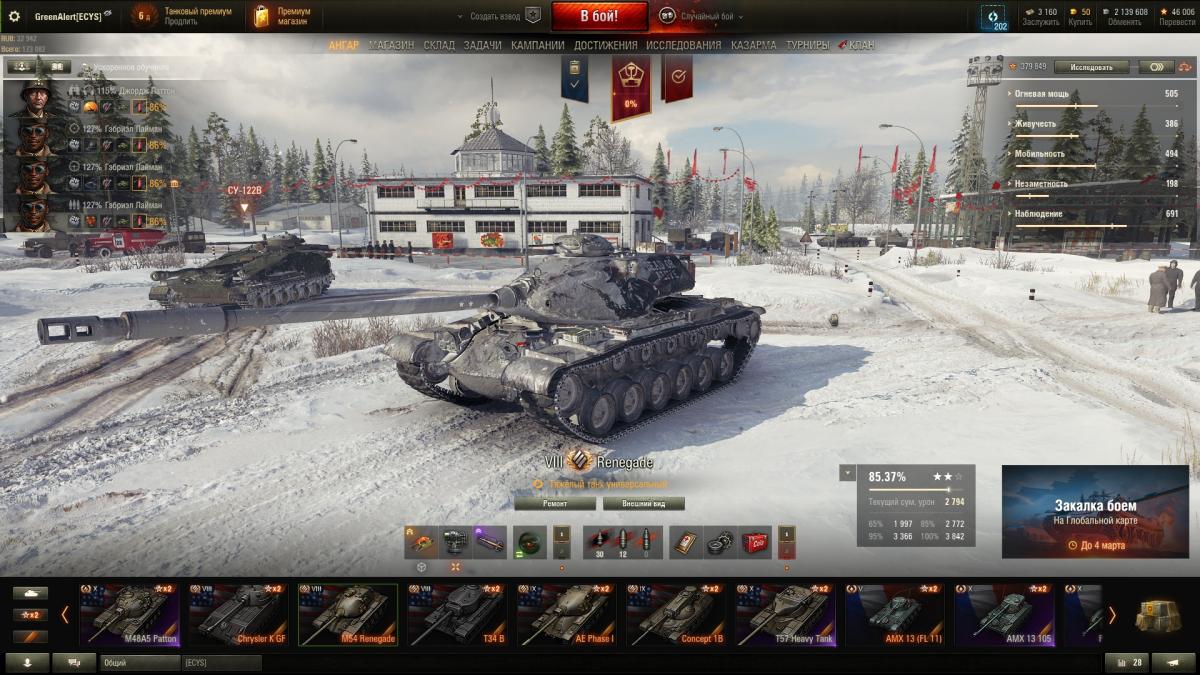This screenshot has width=1200, height=675.
Task: Open the ИССЛЕДОВАНИЯ tab
Action: tap(683, 45)
